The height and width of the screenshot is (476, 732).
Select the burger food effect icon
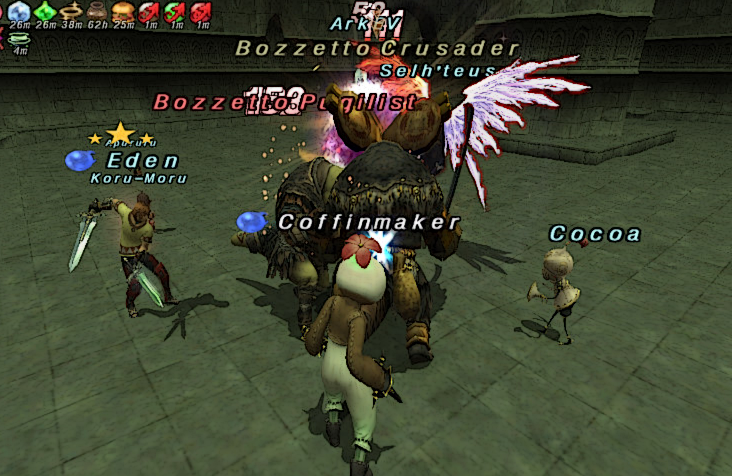coord(123,11)
